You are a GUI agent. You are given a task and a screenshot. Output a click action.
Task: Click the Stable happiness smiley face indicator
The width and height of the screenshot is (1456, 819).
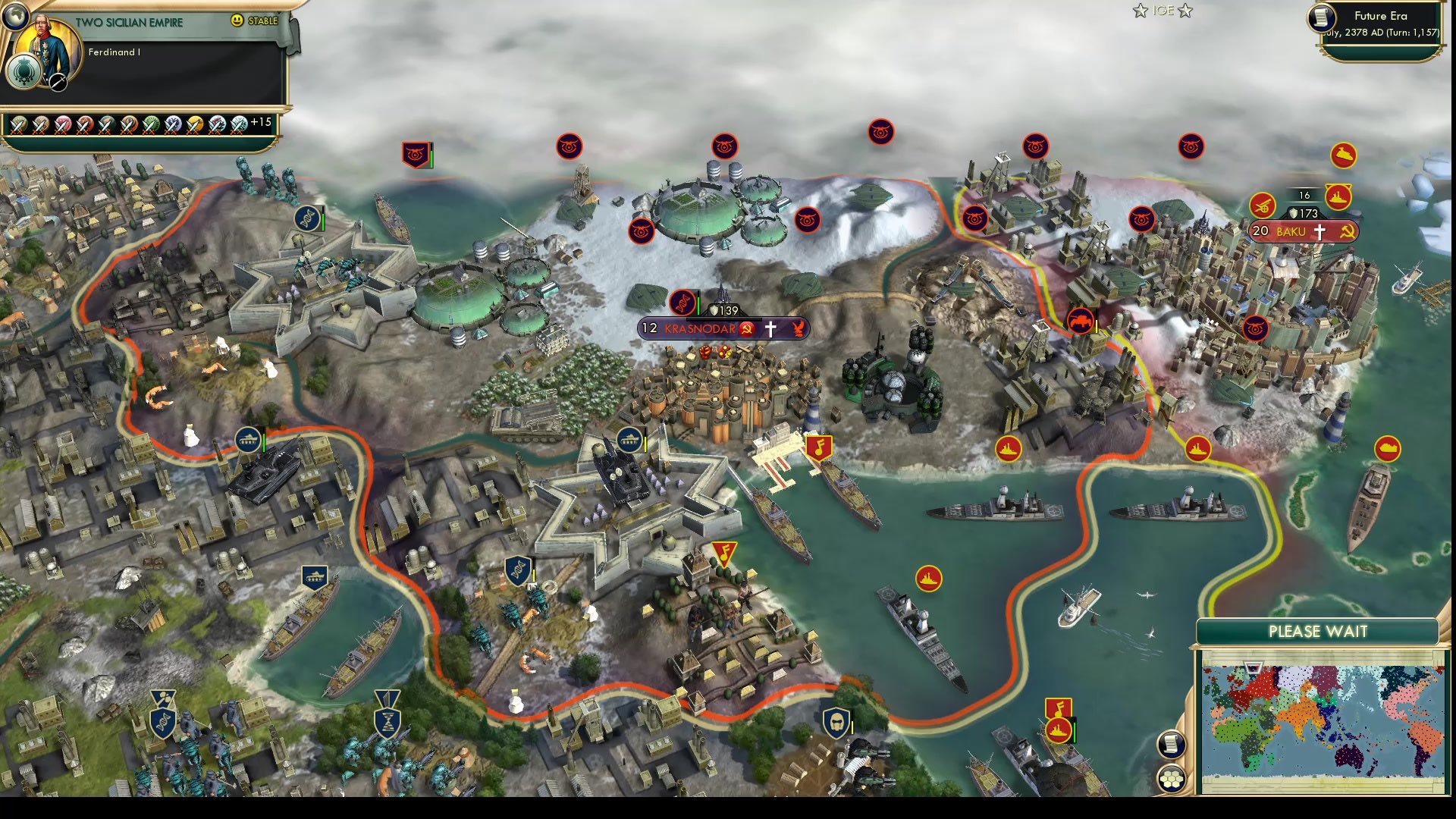237,21
